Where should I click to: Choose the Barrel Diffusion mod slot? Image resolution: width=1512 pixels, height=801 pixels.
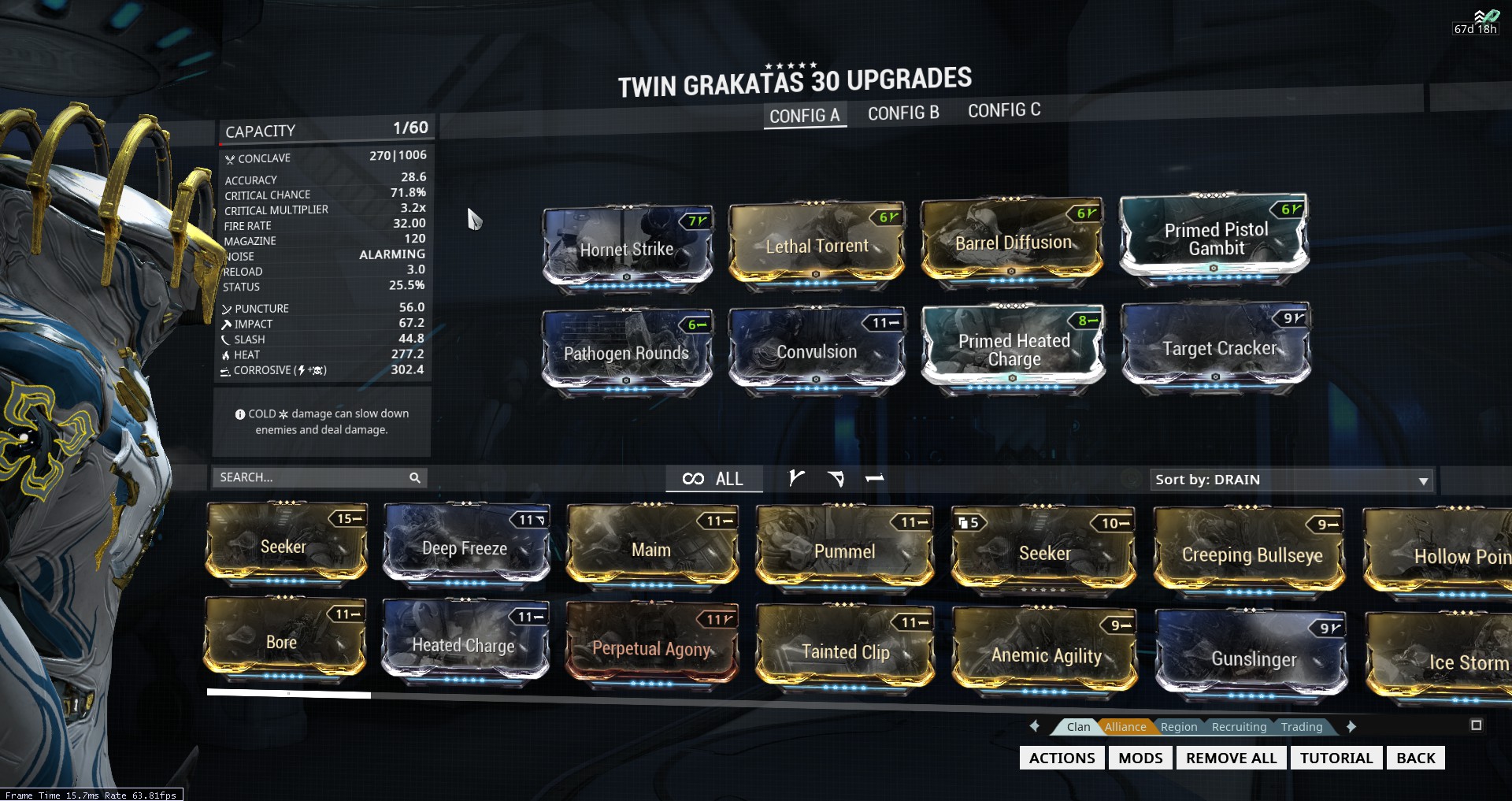pos(1013,242)
